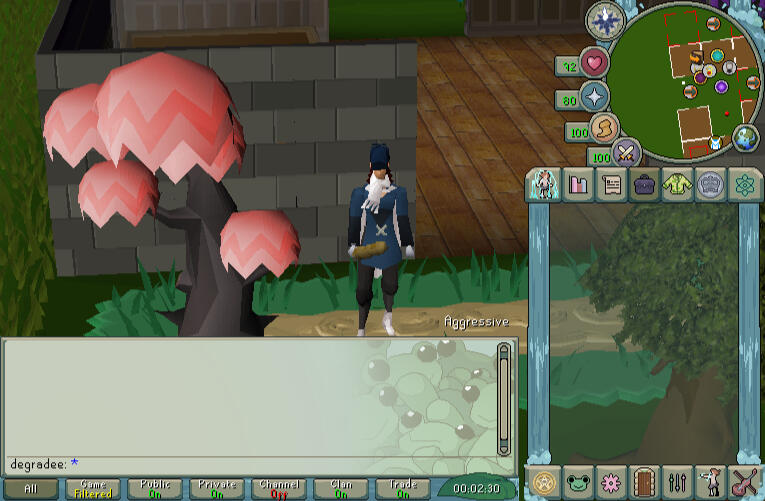The height and width of the screenshot is (501, 765).
Task: Toggle run using the energy scroll orb
Action: click(603, 128)
